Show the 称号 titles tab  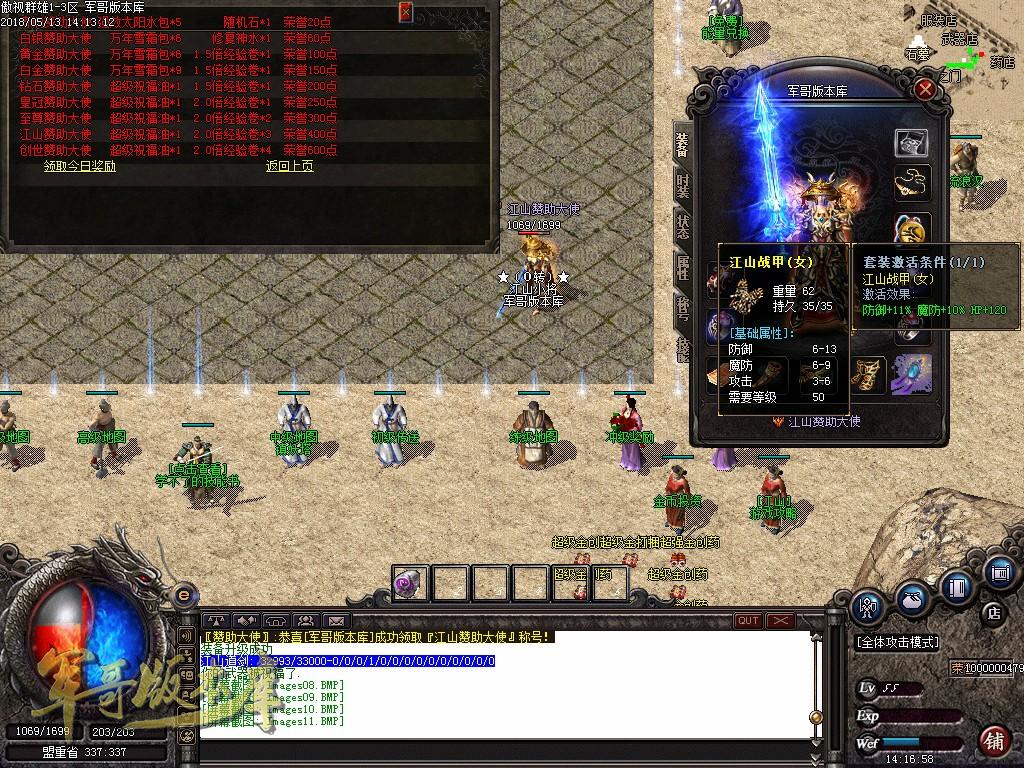click(683, 305)
